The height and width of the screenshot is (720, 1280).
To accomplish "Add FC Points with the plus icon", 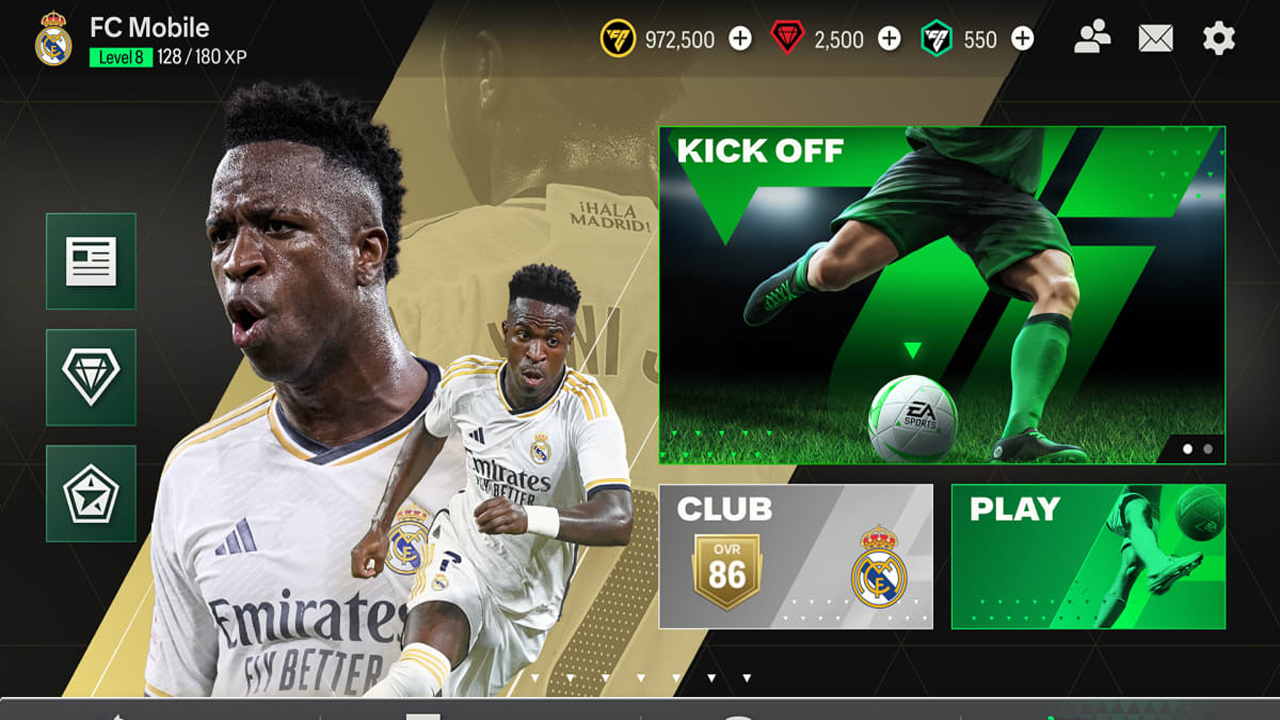I will pos(1021,40).
